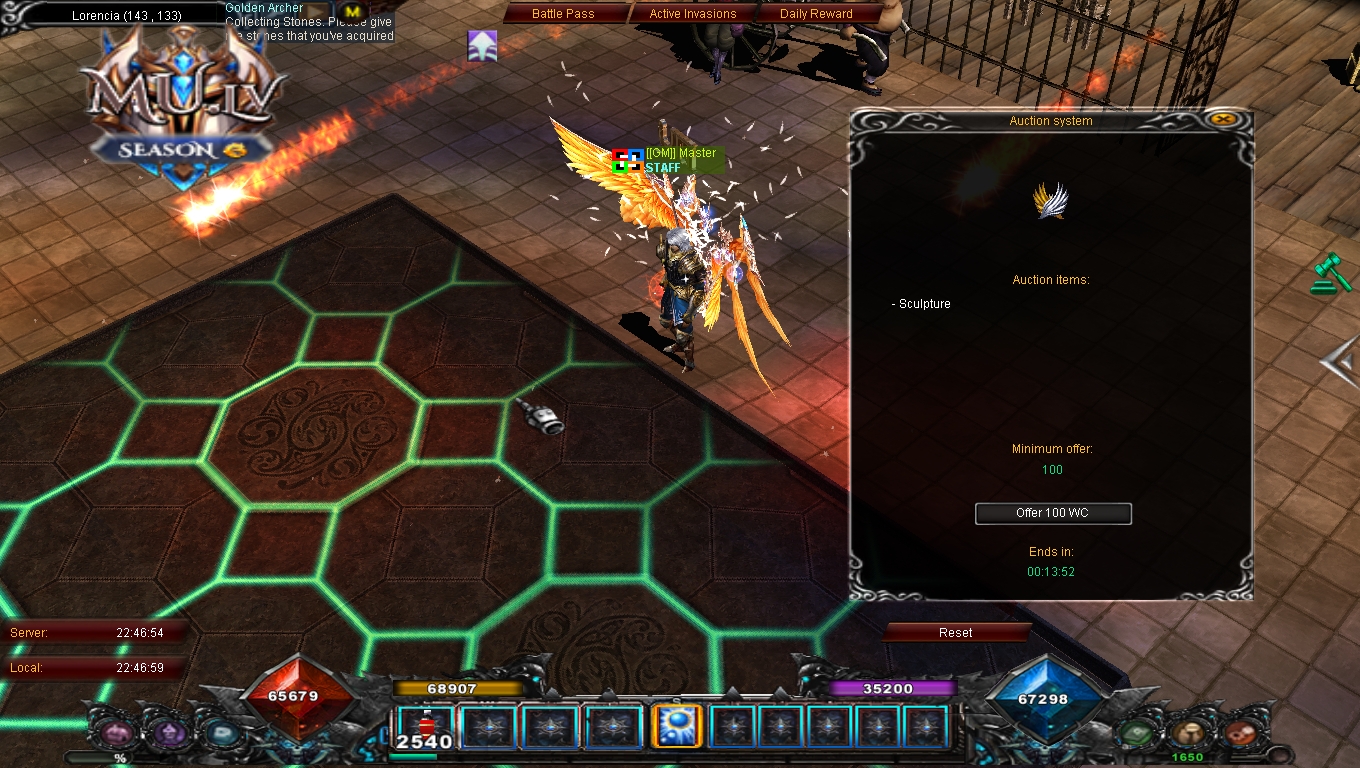This screenshot has height=768, width=1360.
Task: Open the auction via the green gavel icon
Action: click(1331, 274)
